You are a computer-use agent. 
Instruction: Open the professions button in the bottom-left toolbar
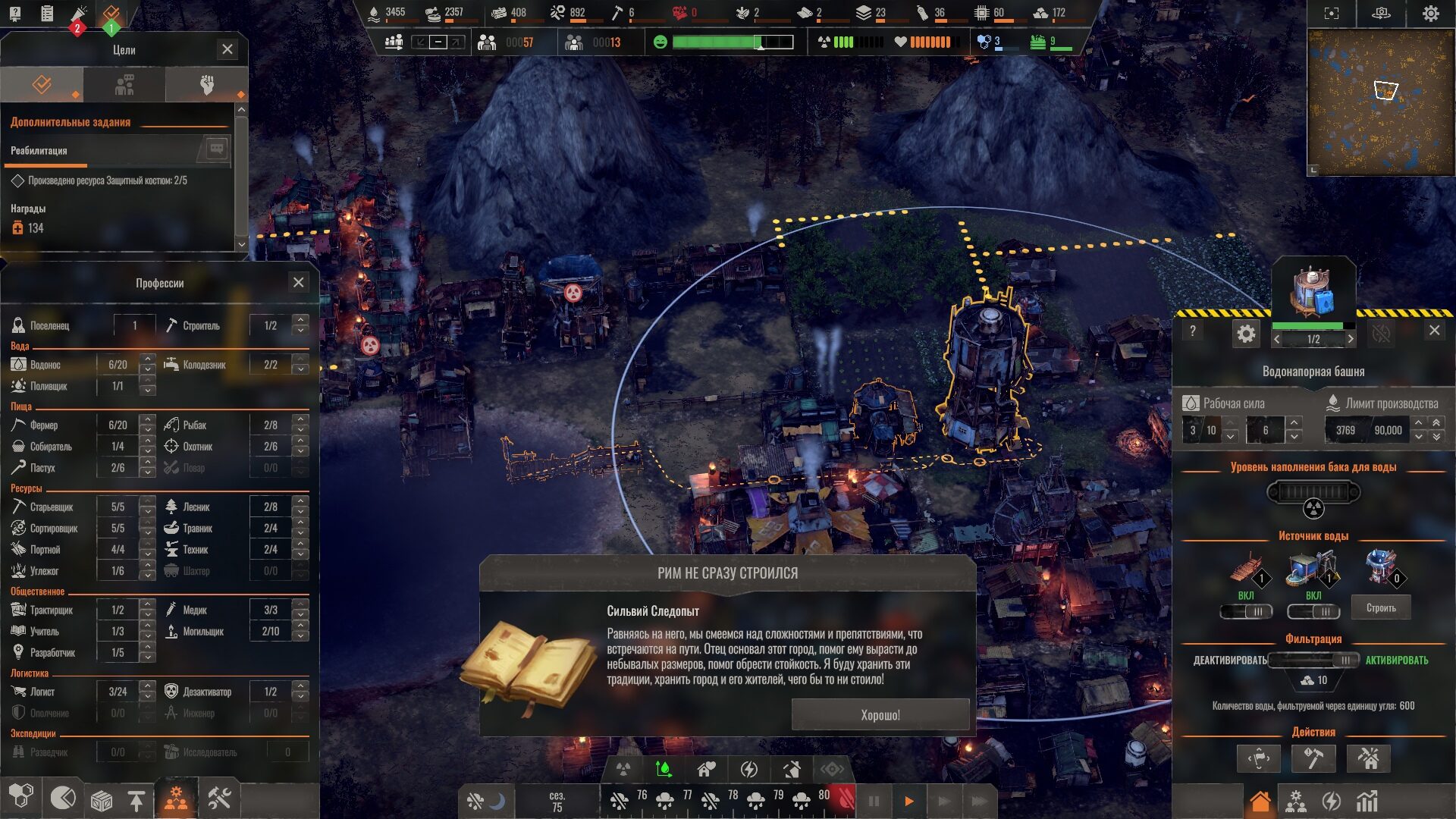176,799
